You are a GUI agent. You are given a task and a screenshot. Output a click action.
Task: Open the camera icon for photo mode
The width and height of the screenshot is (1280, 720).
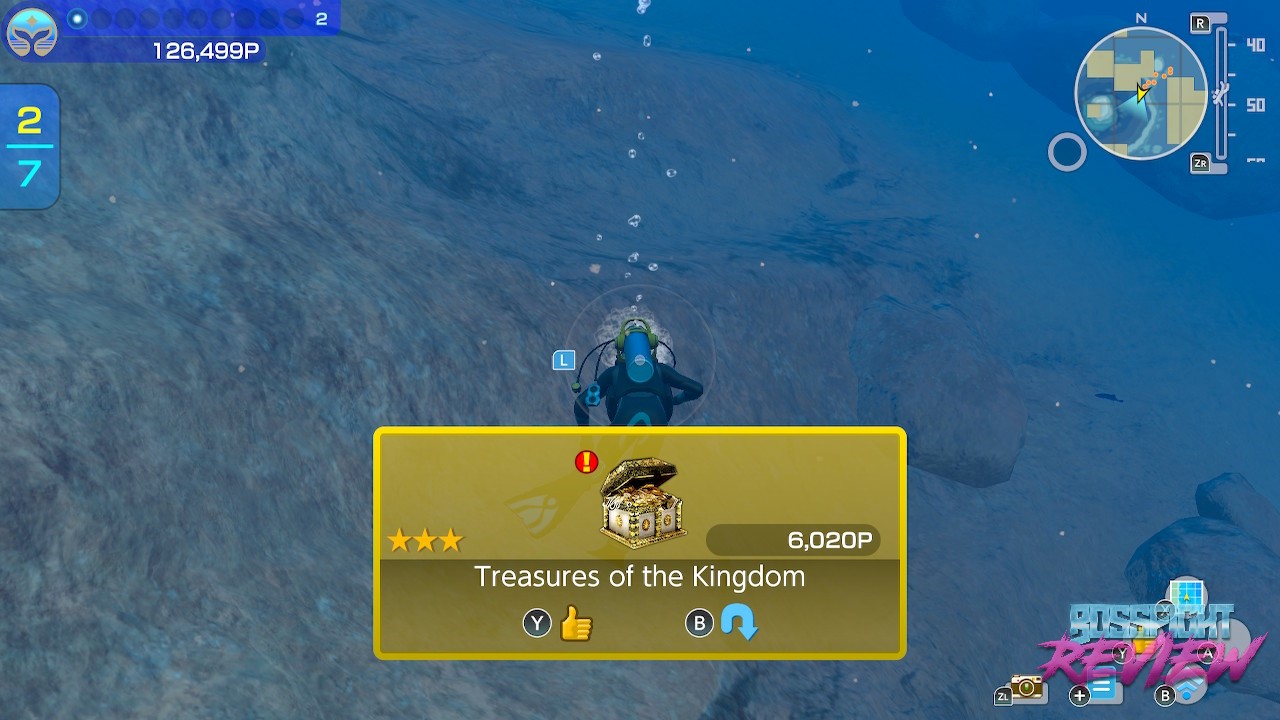pos(1025,686)
